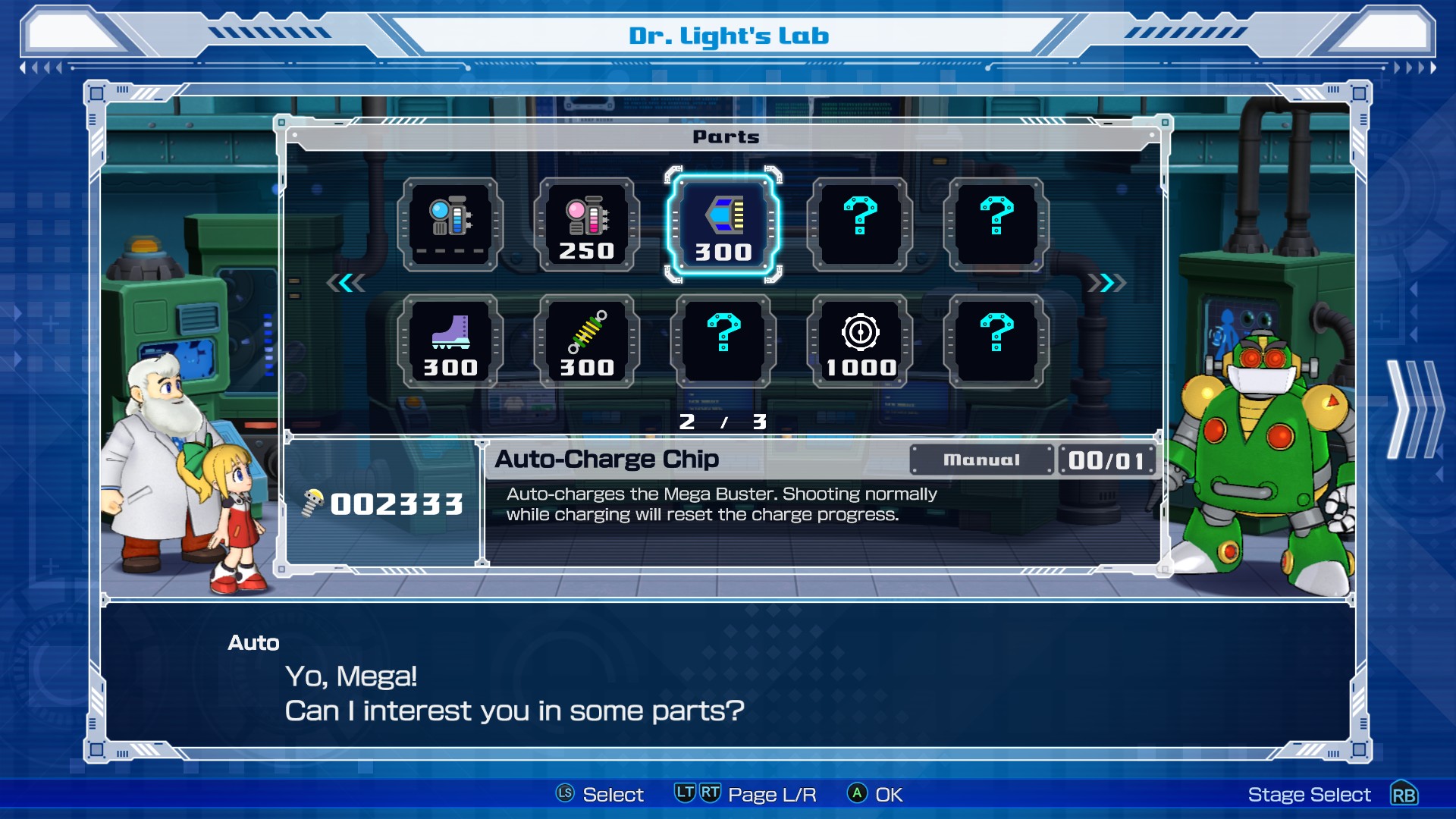
Task: Go to the previous parts page
Action: 346,283
